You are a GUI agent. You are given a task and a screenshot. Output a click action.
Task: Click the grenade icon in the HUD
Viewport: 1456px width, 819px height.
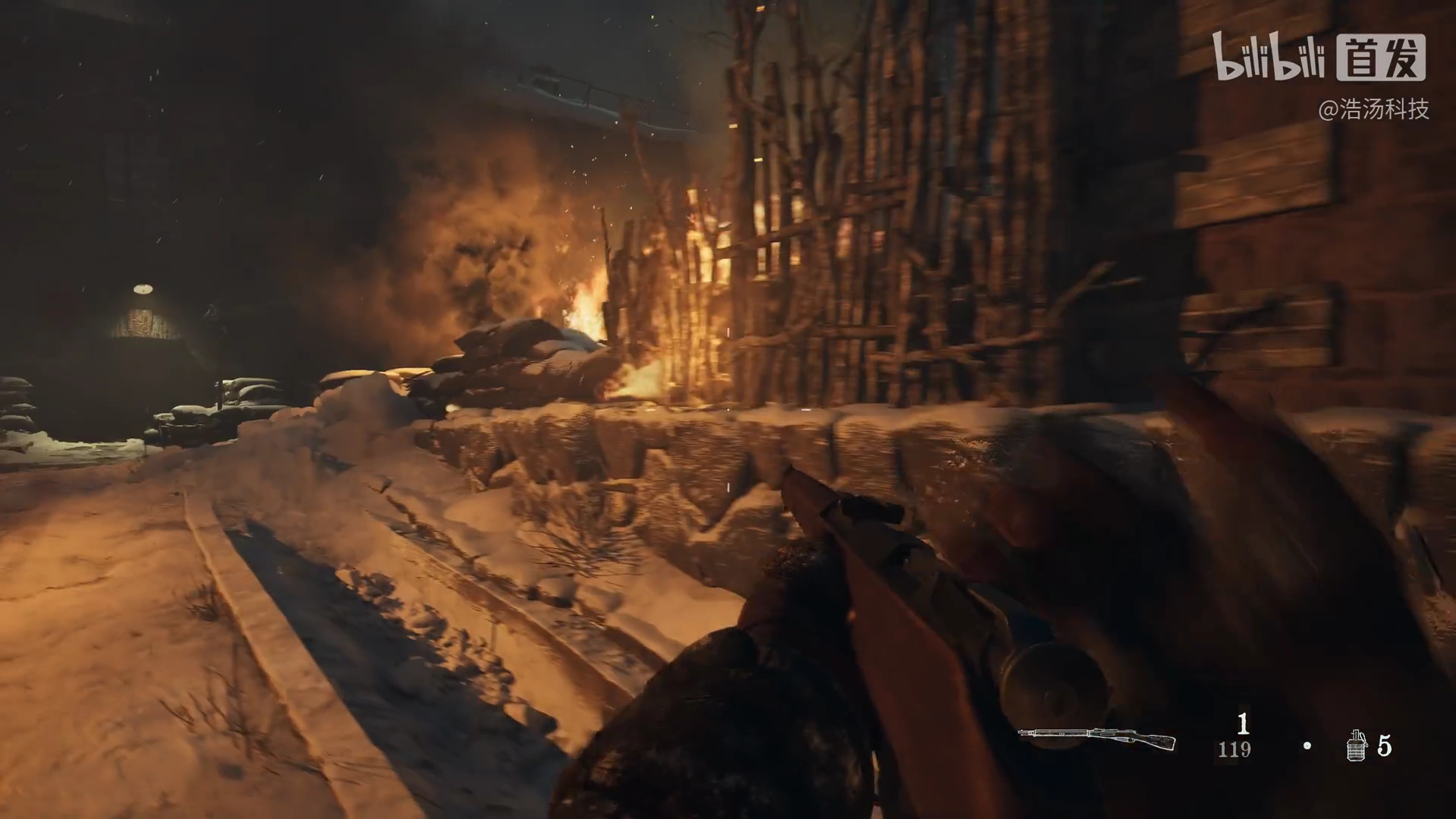click(x=1356, y=745)
